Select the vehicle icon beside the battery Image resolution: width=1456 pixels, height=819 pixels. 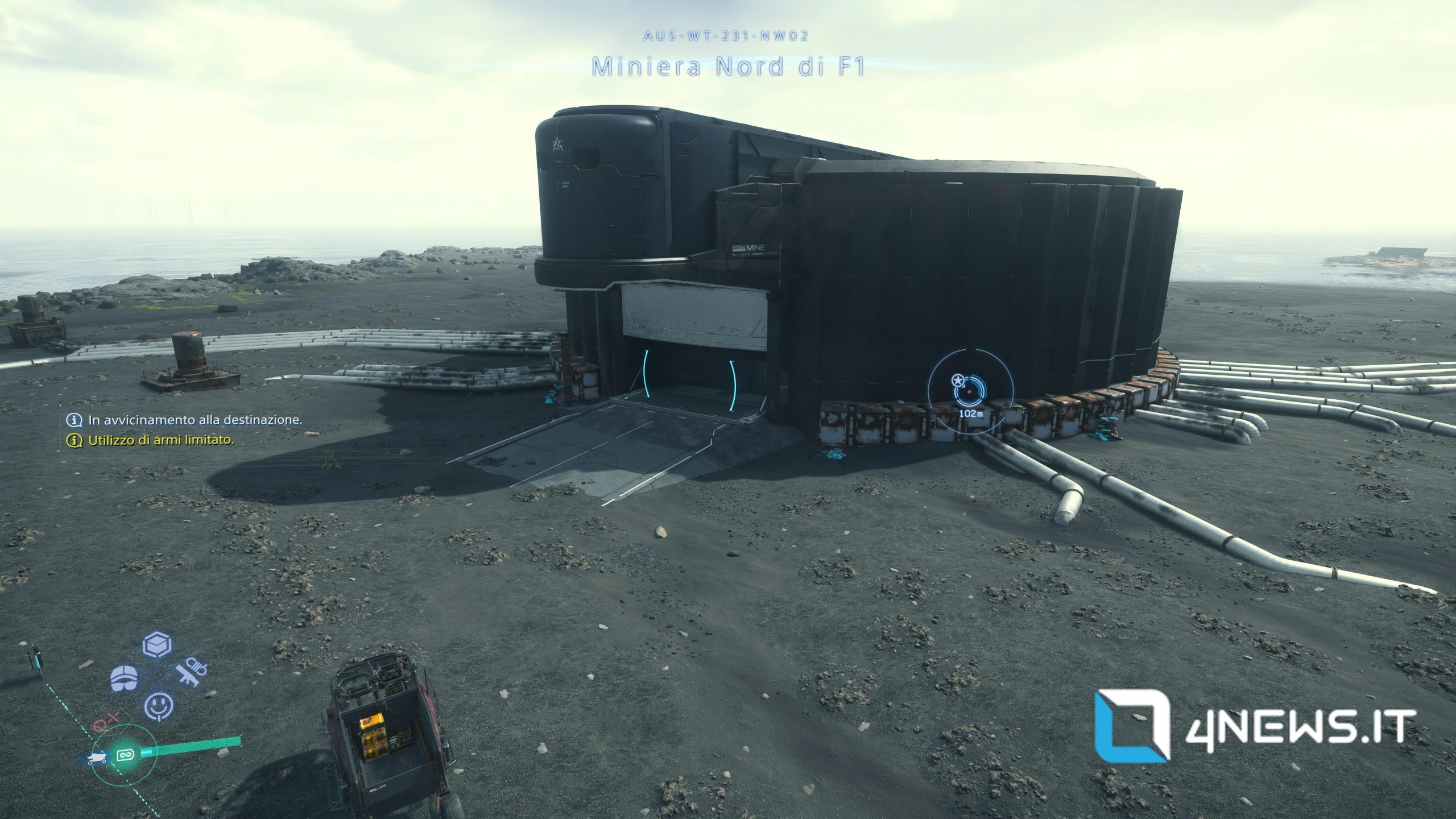click(x=97, y=758)
